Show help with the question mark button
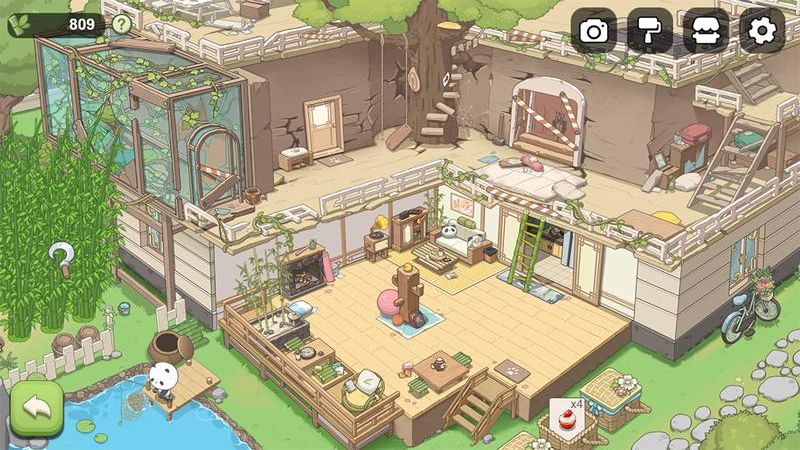 121,24
